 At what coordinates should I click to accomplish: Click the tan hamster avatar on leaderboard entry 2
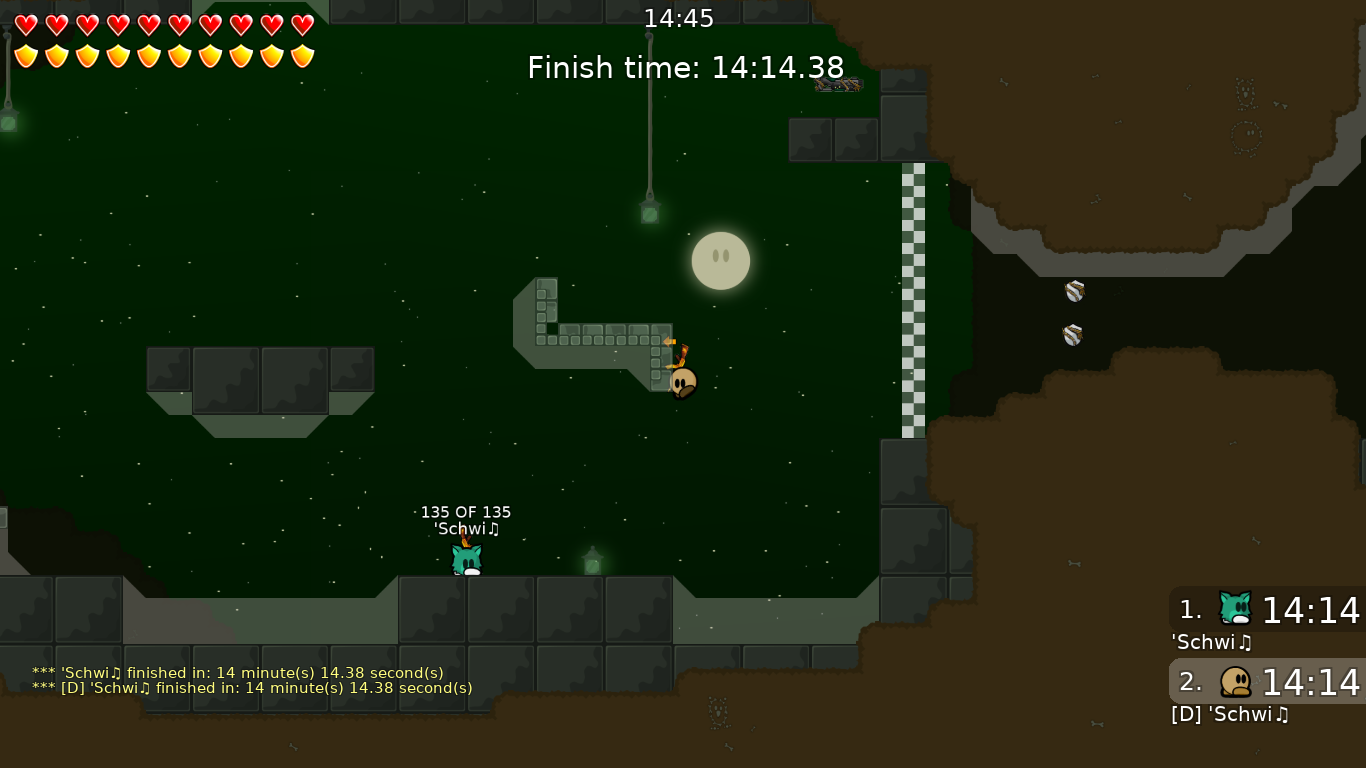[x=1235, y=681]
